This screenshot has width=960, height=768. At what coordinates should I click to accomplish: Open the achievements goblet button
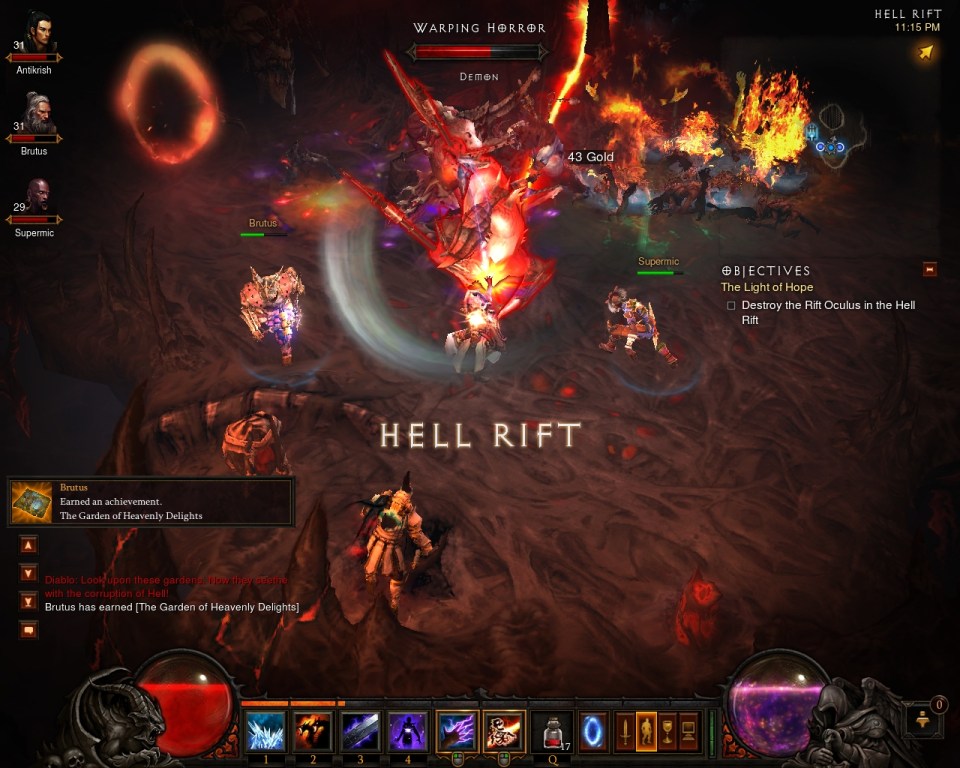coord(668,731)
